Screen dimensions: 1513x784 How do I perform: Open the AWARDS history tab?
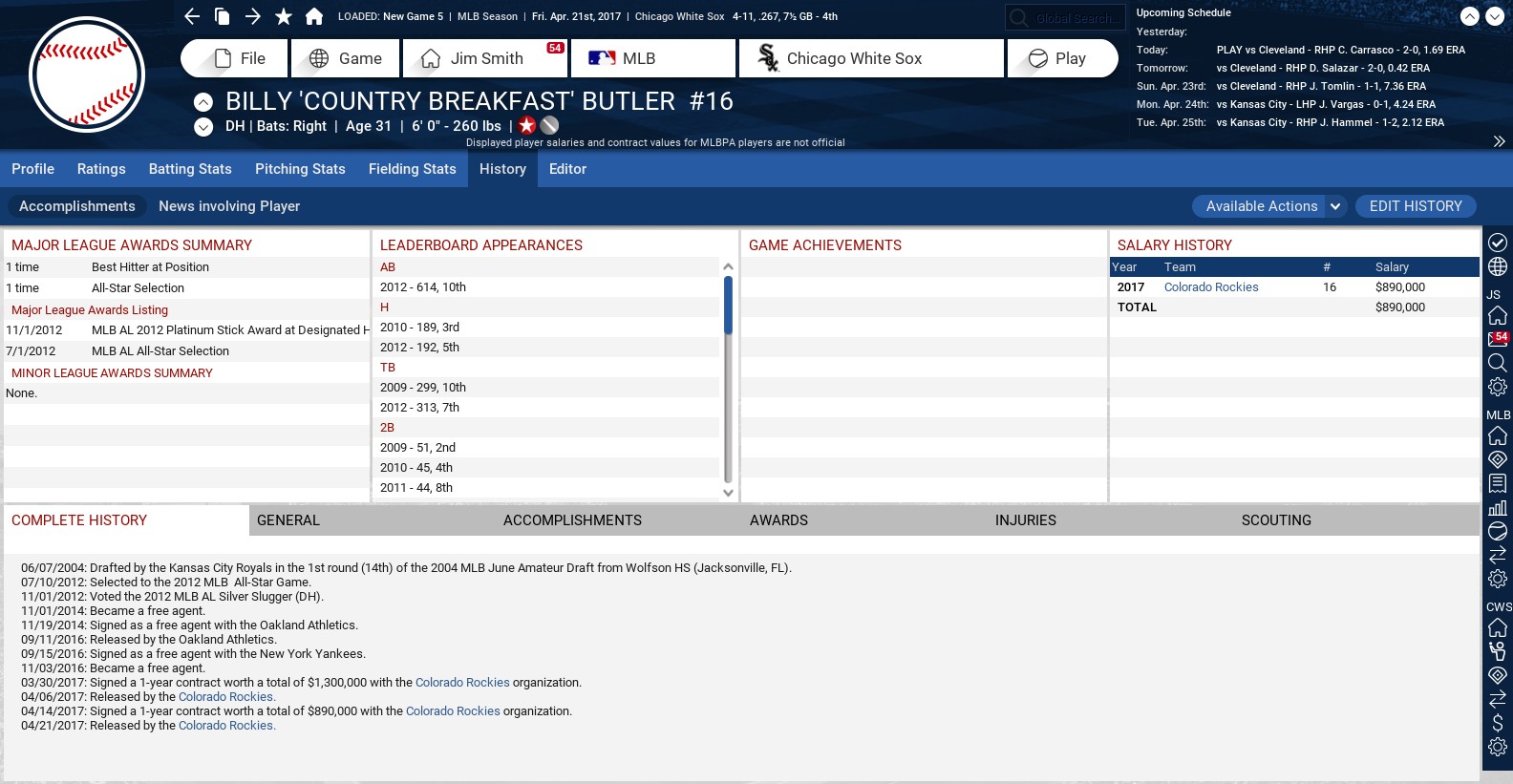point(778,520)
